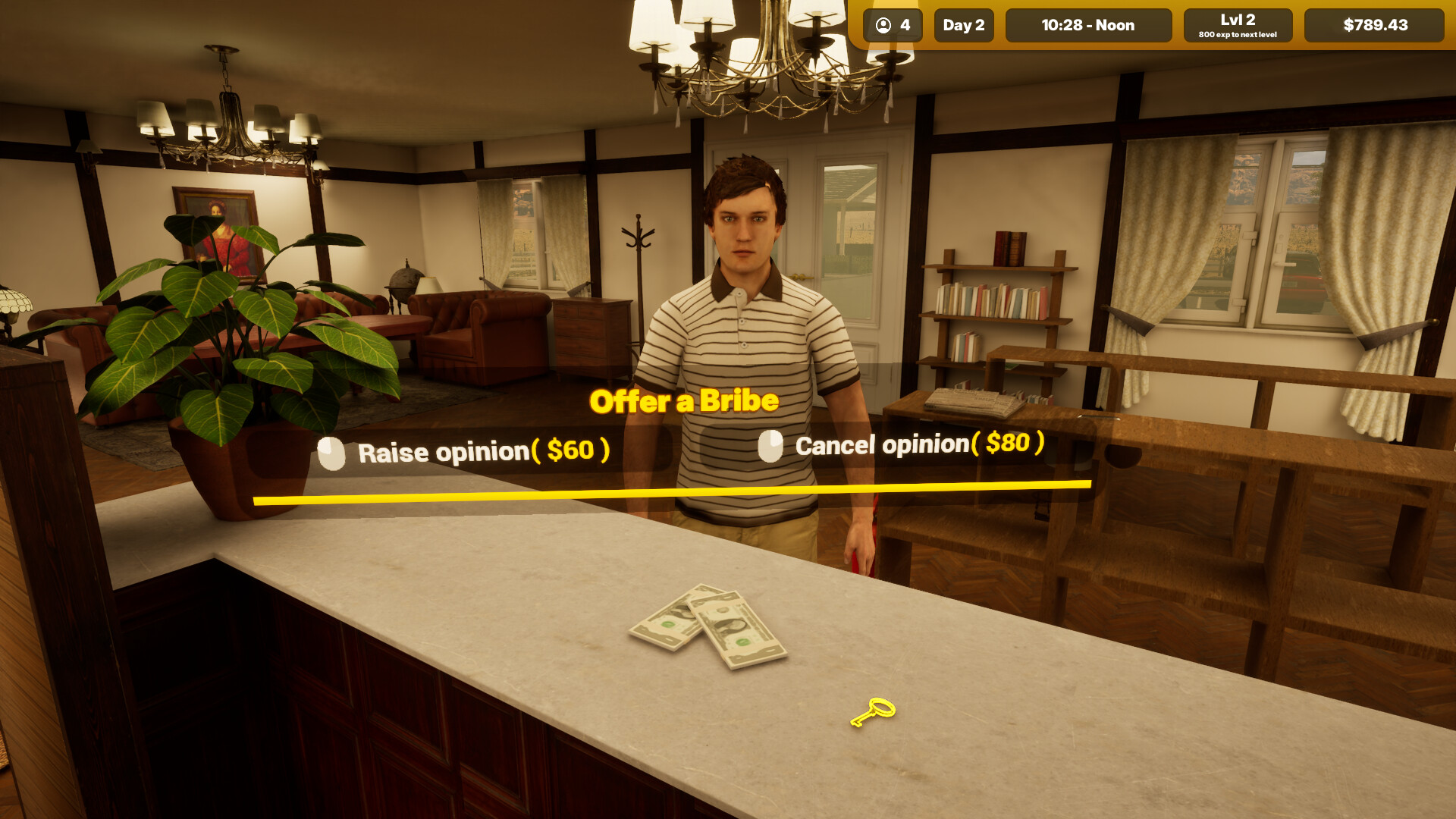Choose Raise opinion for $60
The image size is (1456, 819).
tap(483, 453)
